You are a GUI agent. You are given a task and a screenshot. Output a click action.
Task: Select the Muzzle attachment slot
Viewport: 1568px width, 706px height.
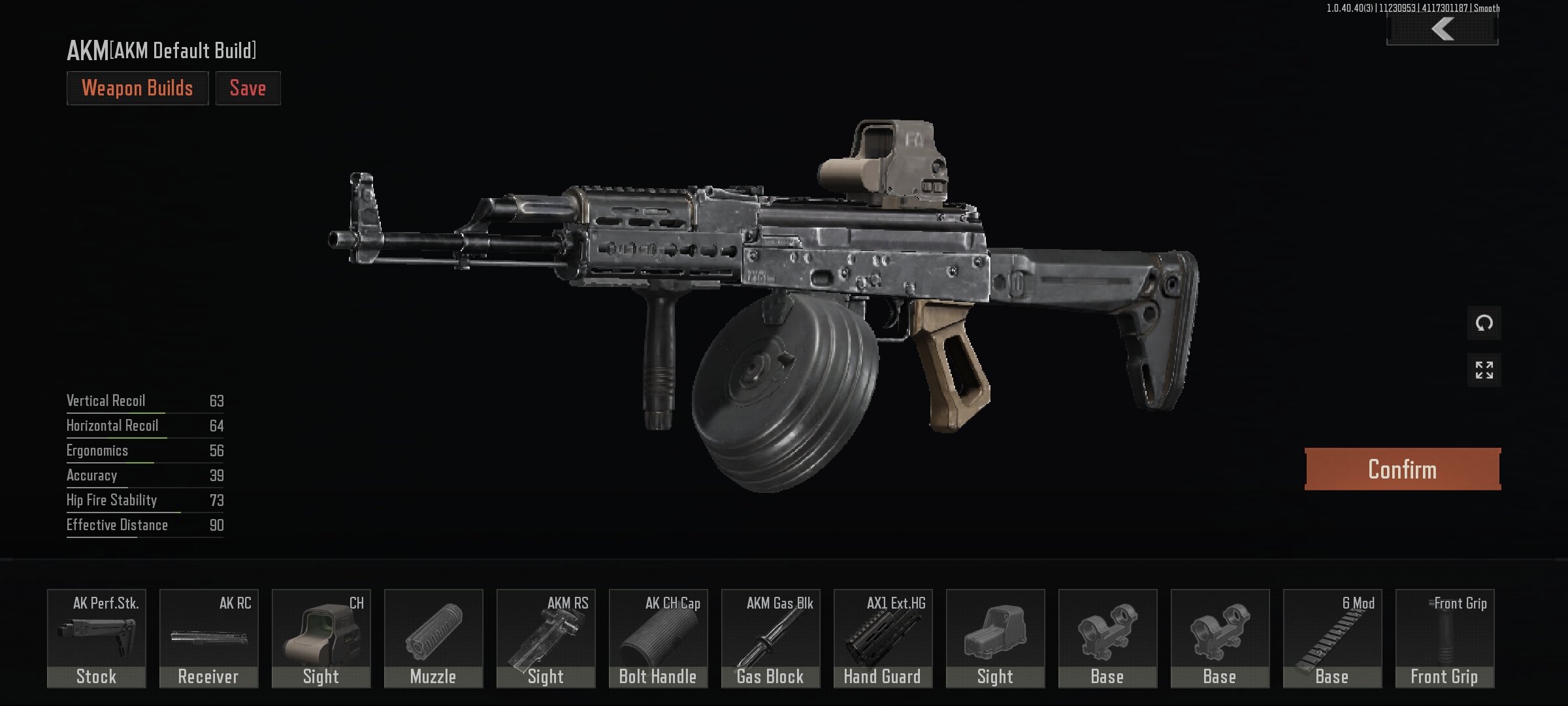click(434, 638)
